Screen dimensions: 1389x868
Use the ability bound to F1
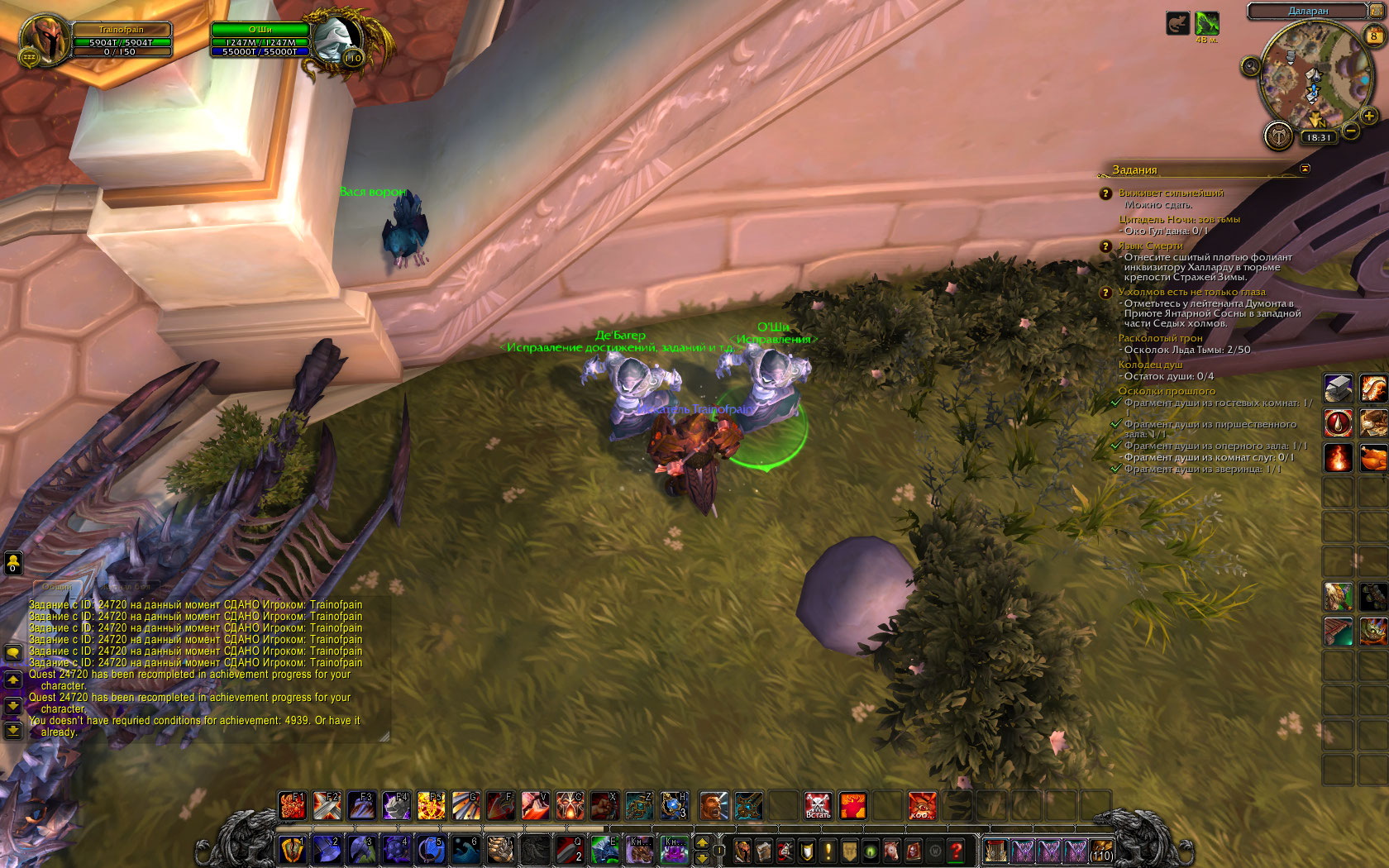tap(293, 805)
